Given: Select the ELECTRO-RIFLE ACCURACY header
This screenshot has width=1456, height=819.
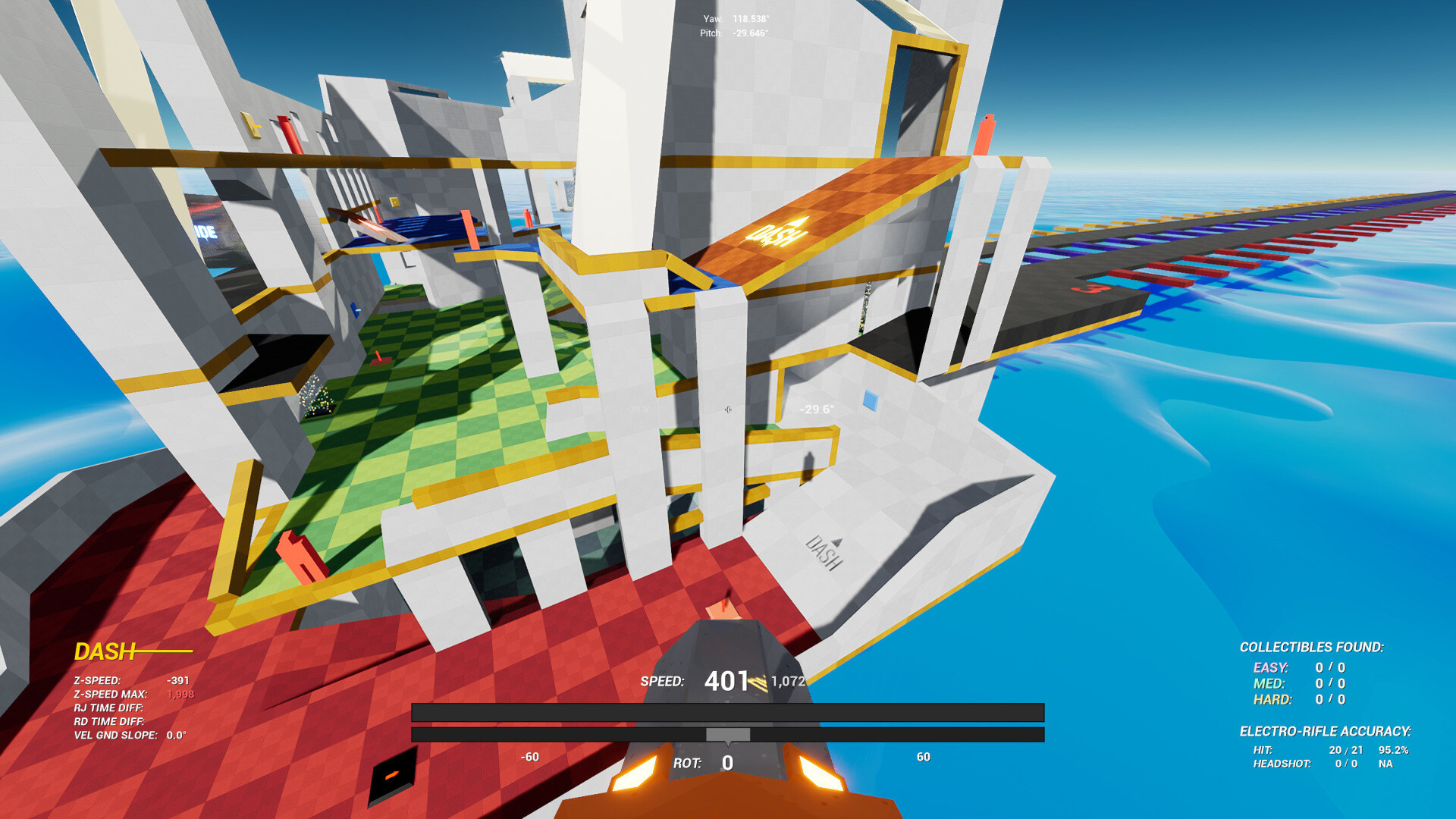Looking at the screenshot, I should 1326,732.
